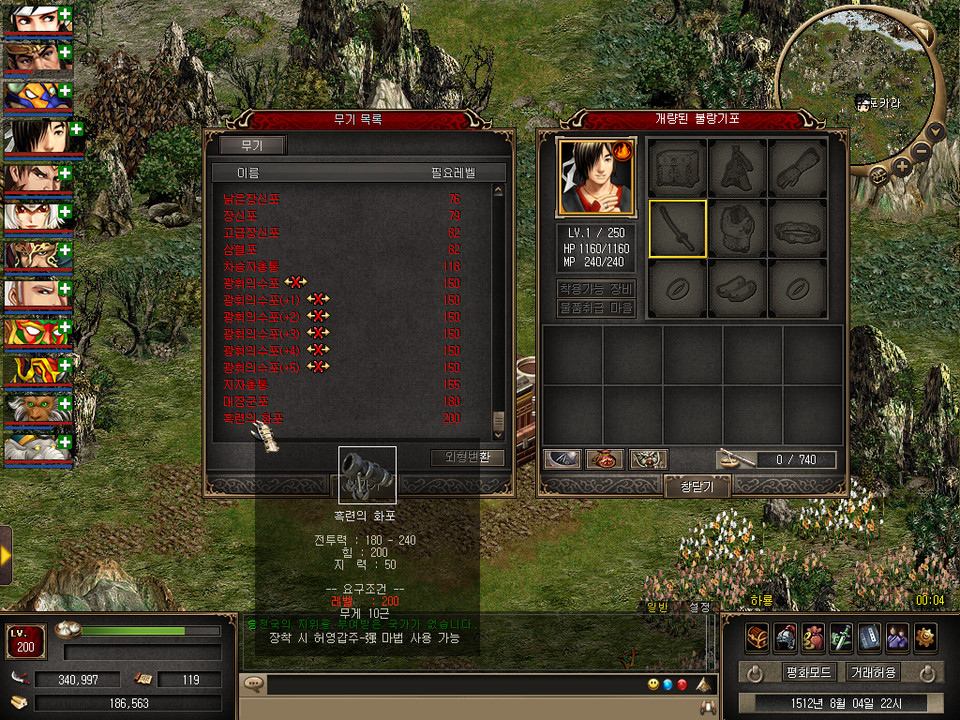Select the highlighted sword weapon slot
The height and width of the screenshot is (720, 960).
coord(677,229)
